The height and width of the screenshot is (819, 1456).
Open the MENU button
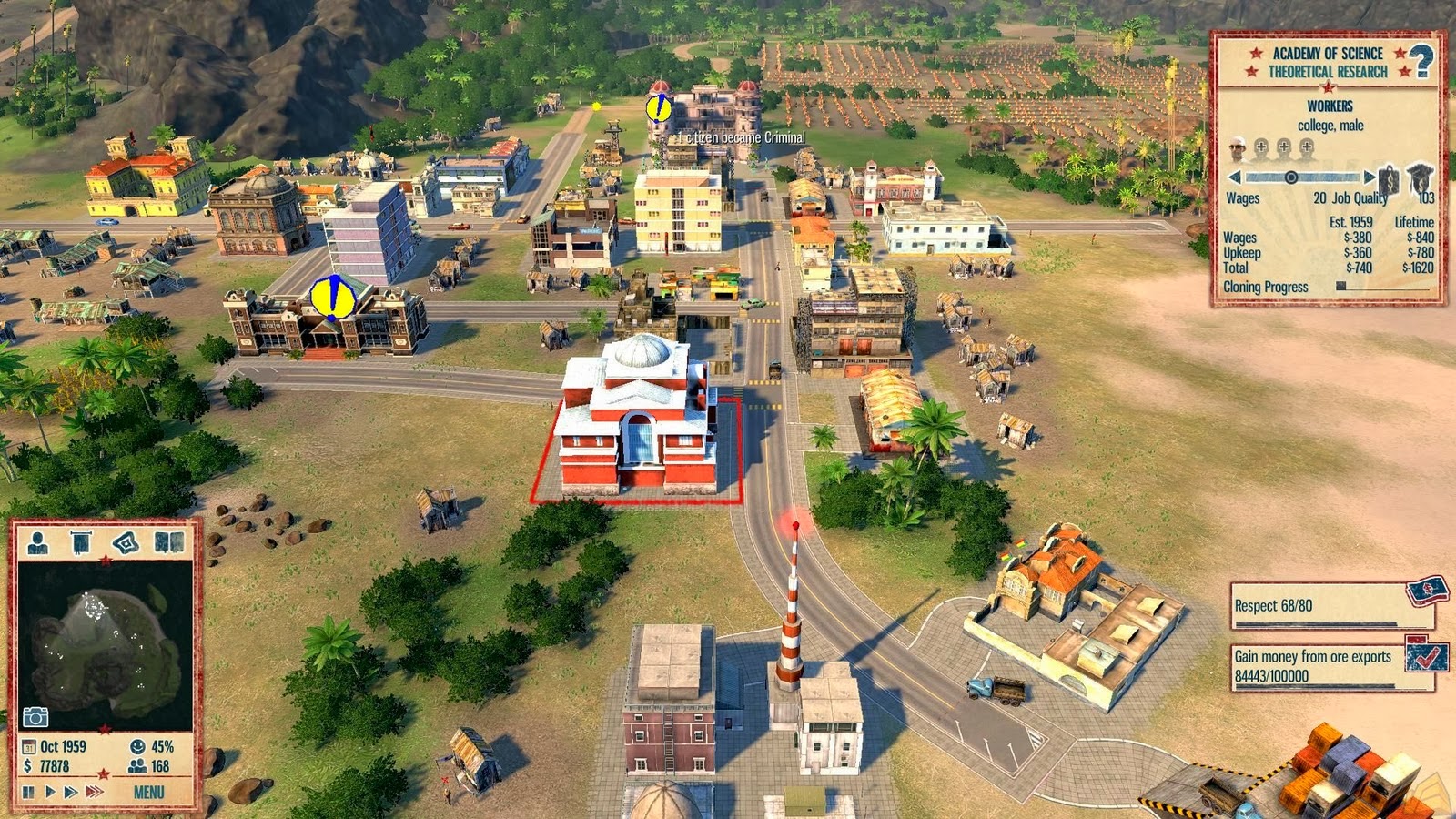tap(148, 791)
